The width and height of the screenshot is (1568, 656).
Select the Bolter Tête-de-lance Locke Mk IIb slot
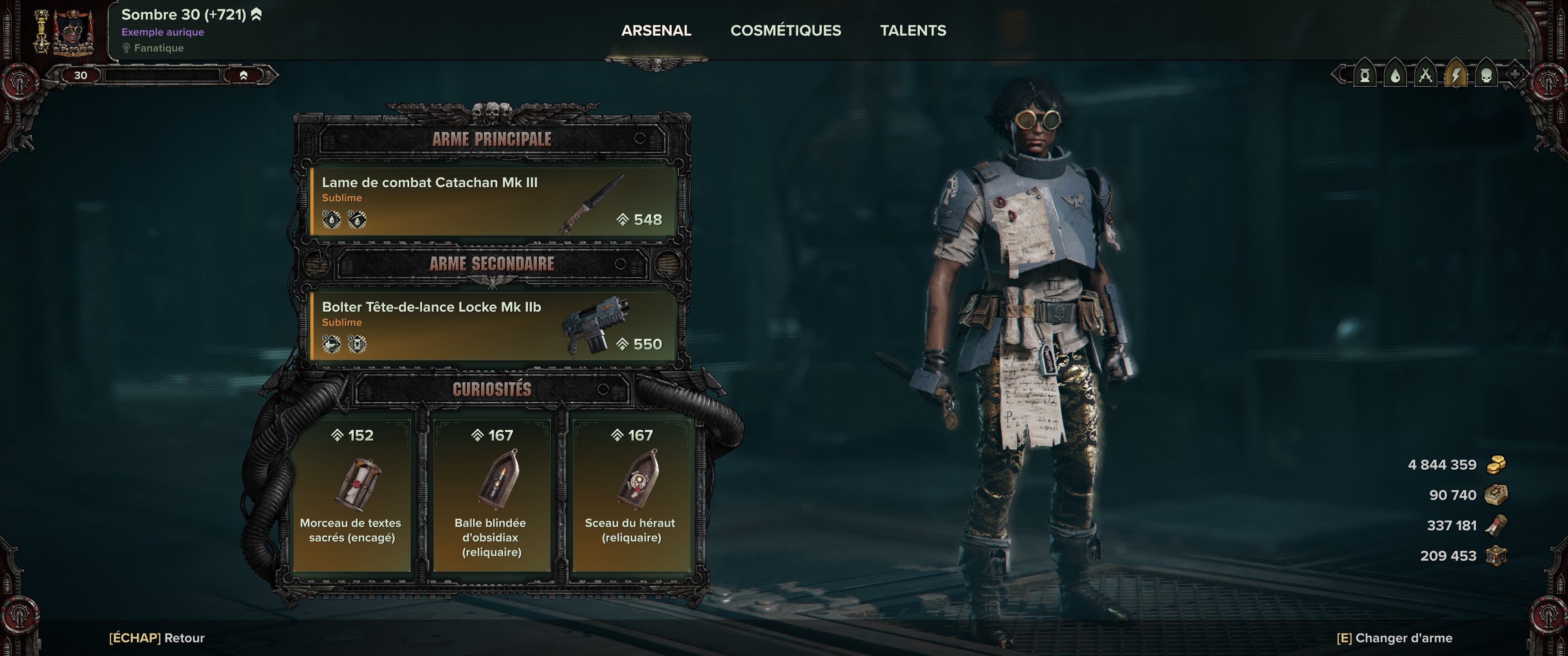point(492,326)
